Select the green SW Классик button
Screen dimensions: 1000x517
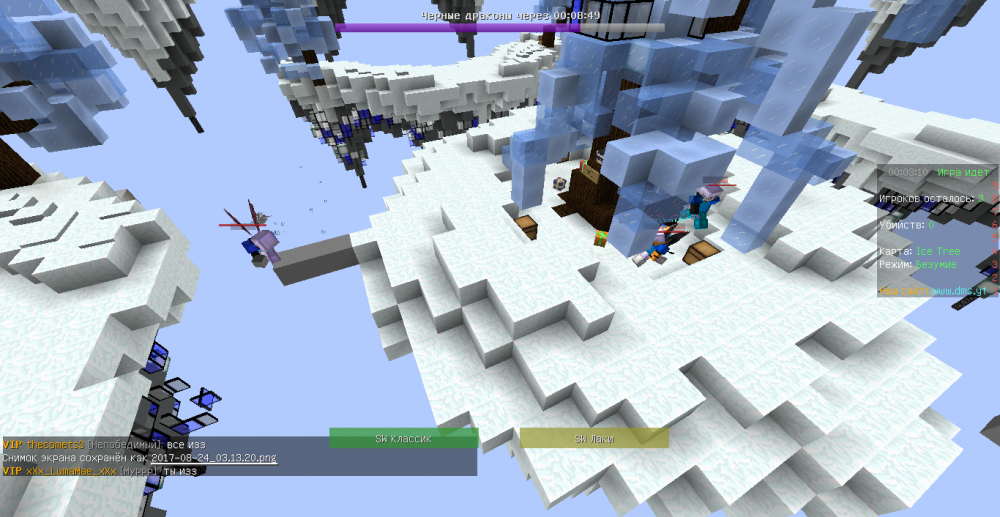[x=404, y=438]
